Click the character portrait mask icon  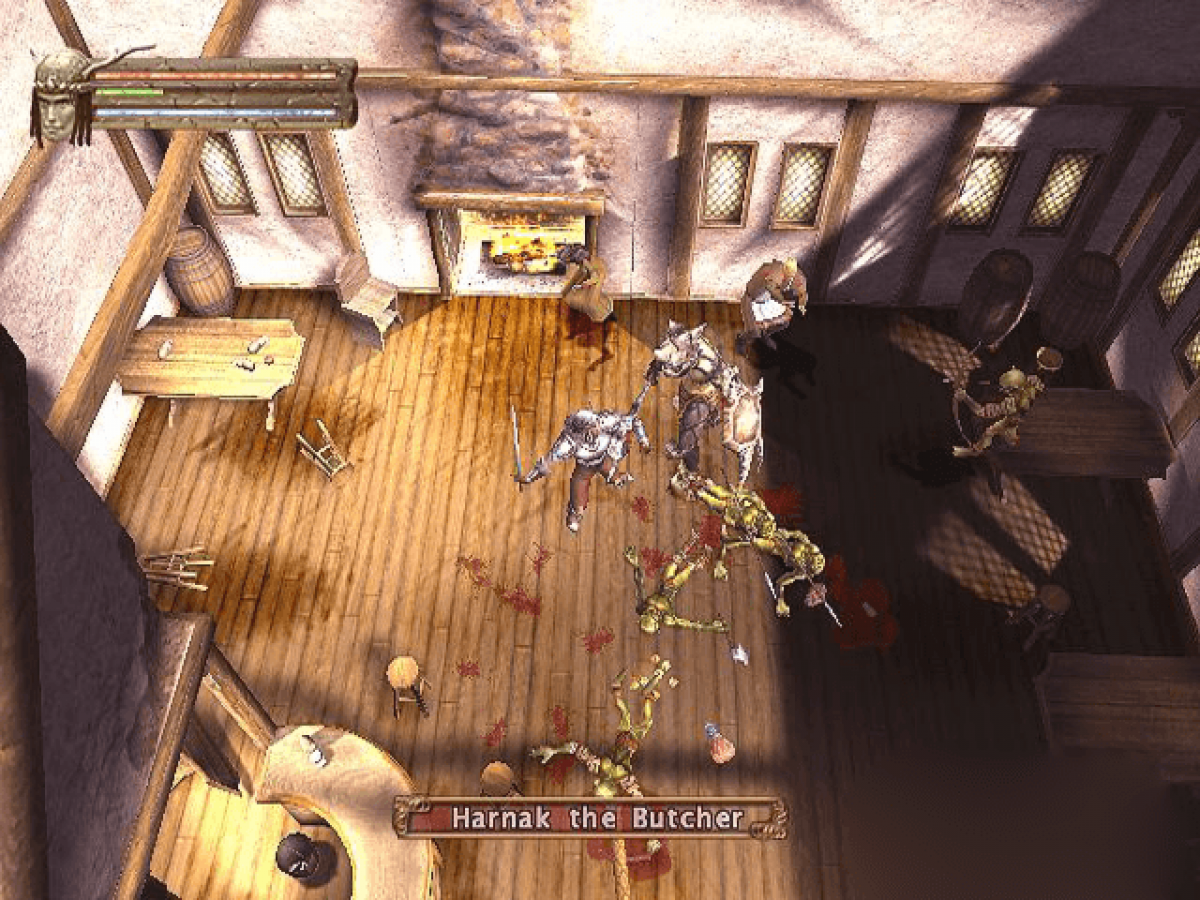coord(62,95)
